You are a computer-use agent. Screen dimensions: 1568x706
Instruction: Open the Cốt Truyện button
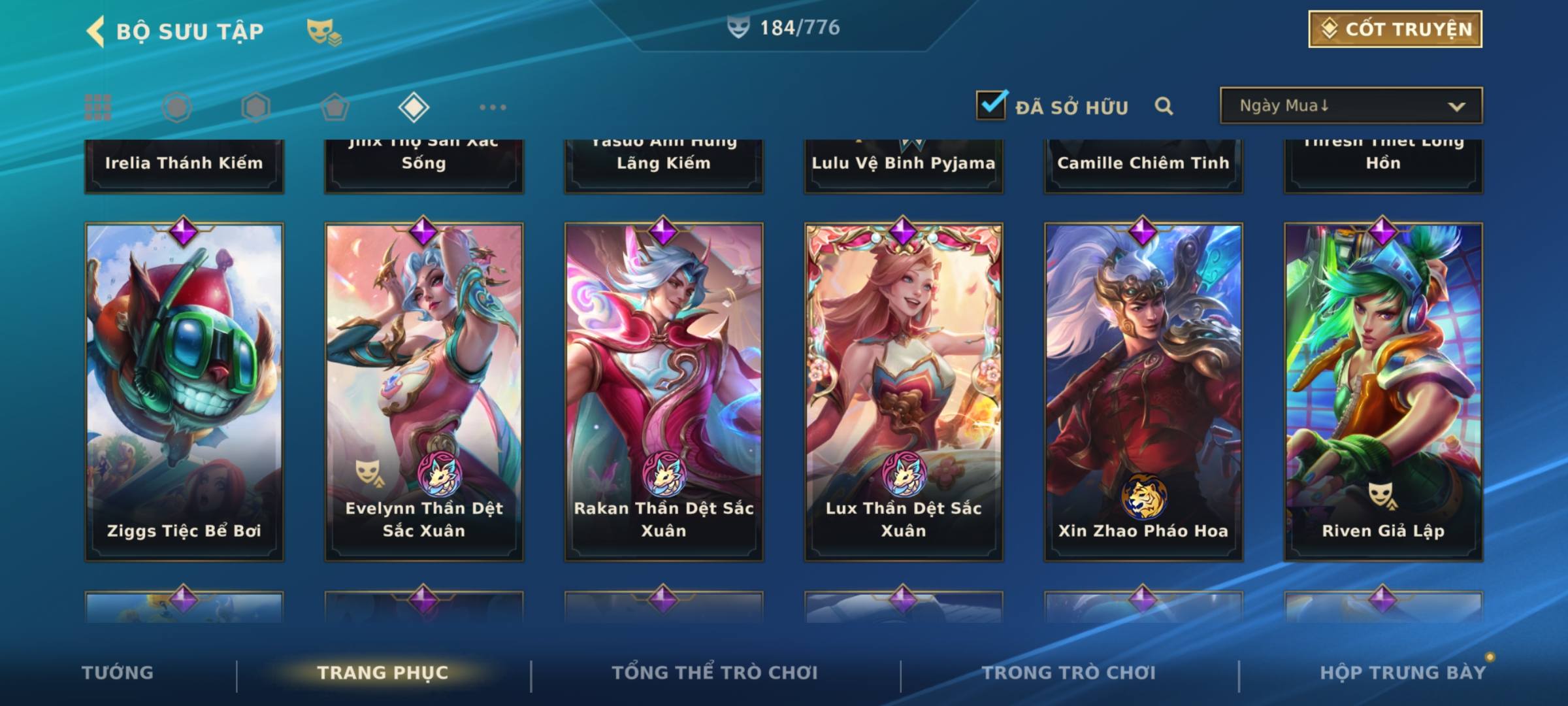click(x=1395, y=29)
